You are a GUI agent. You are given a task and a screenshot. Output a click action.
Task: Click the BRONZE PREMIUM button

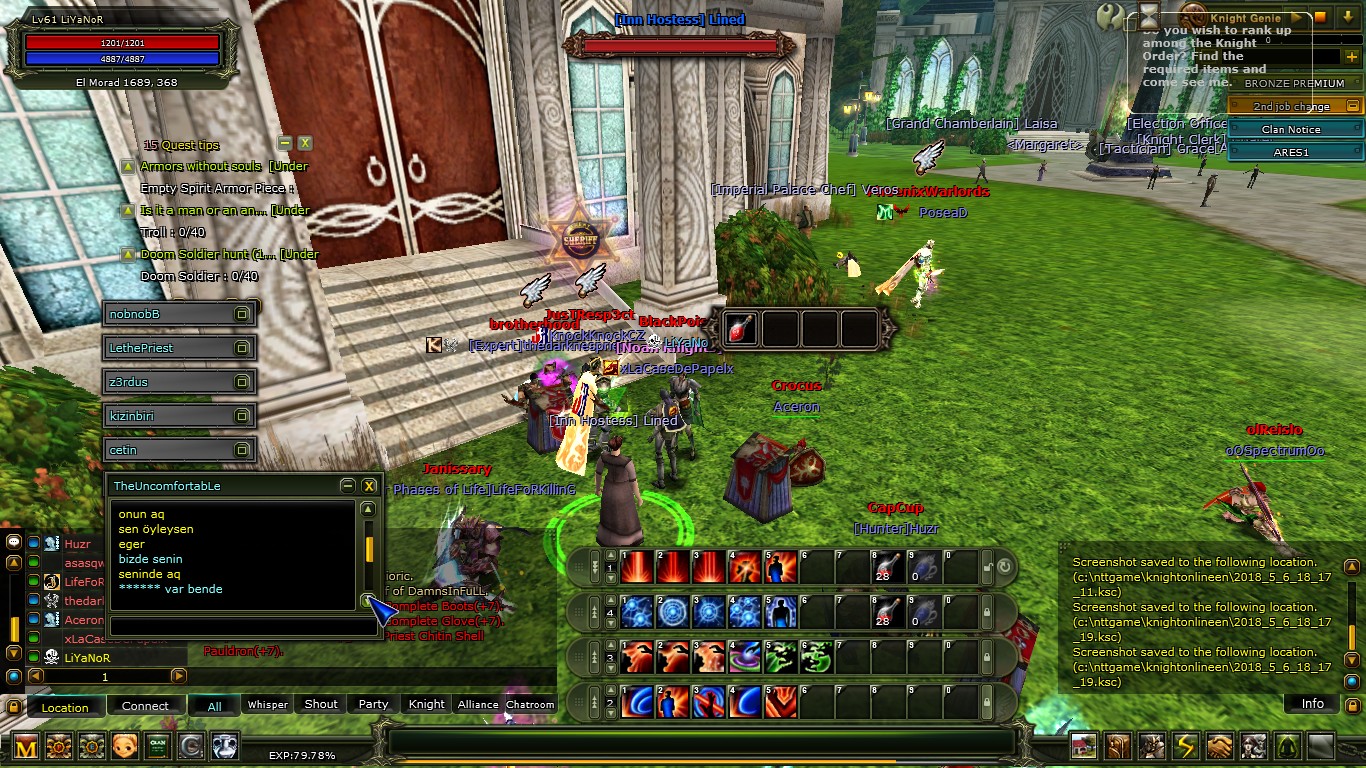[x=1294, y=84]
